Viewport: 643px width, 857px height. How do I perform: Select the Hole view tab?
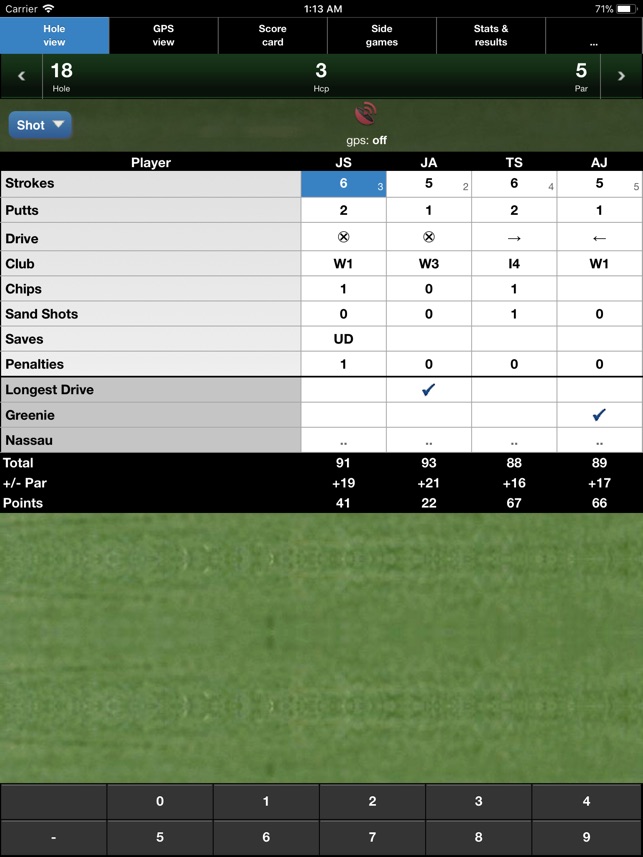click(x=54, y=36)
